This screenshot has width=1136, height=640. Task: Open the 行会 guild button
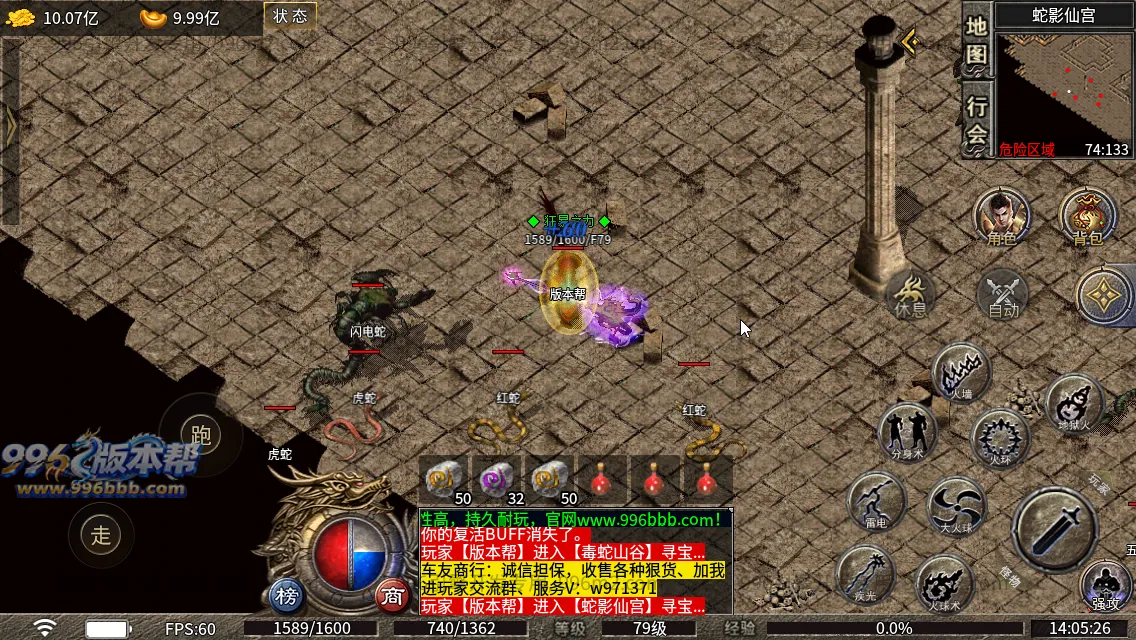[x=976, y=120]
